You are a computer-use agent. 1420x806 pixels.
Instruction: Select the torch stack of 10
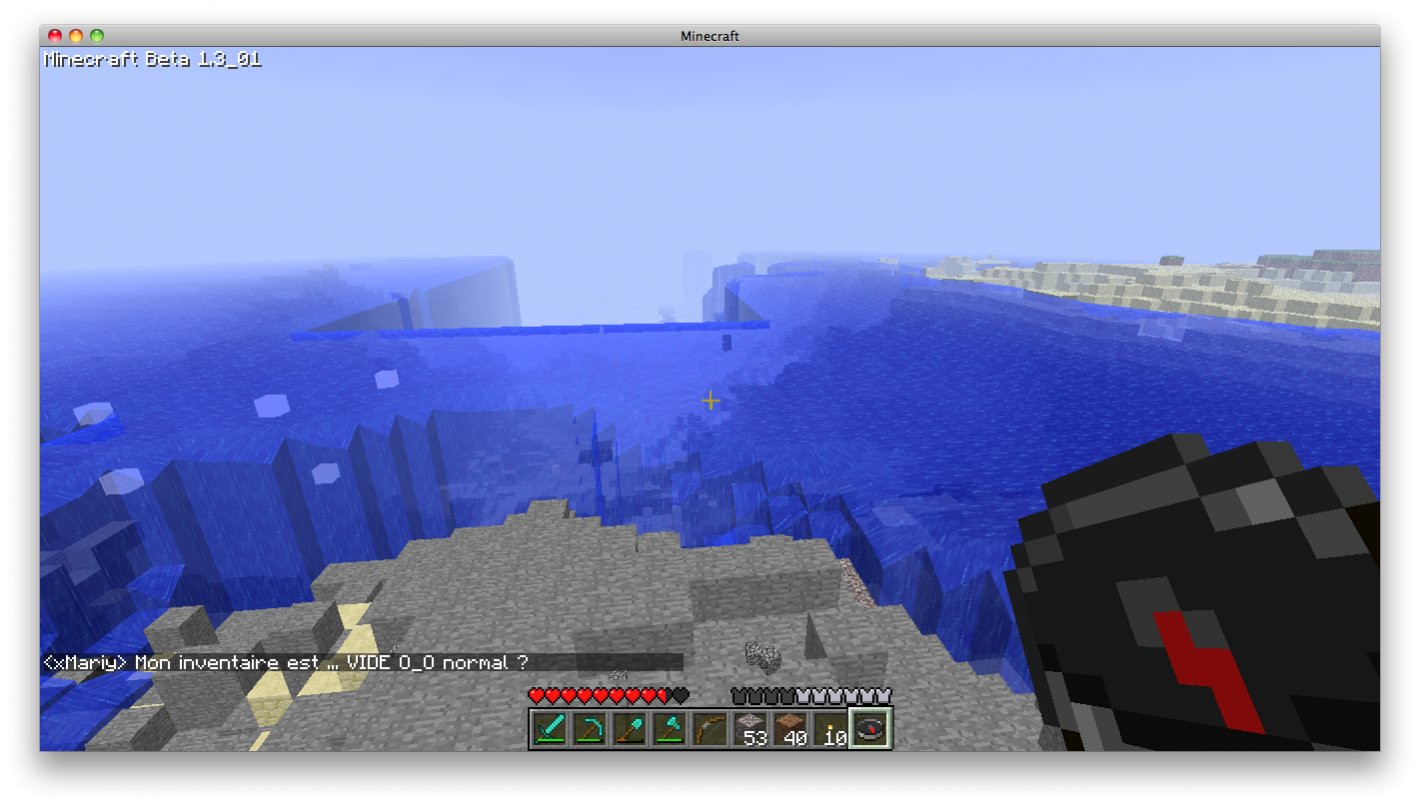coord(829,728)
